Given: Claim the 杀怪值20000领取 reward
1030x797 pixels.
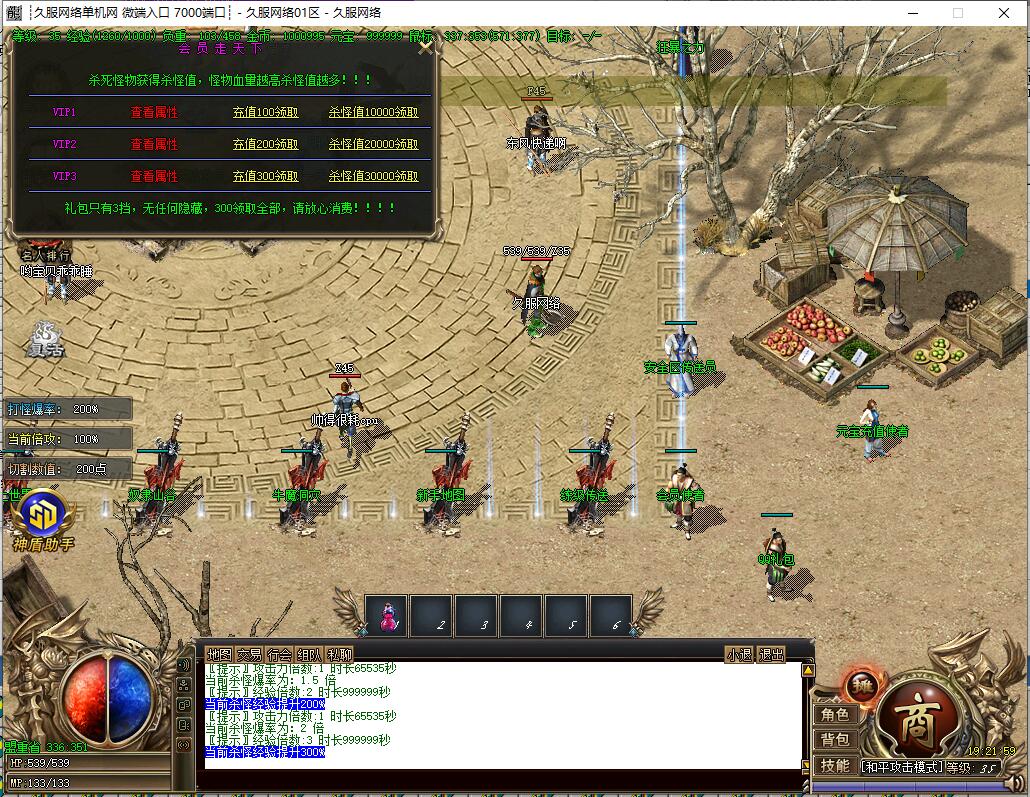Looking at the screenshot, I should pyautogui.click(x=373, y=144).
